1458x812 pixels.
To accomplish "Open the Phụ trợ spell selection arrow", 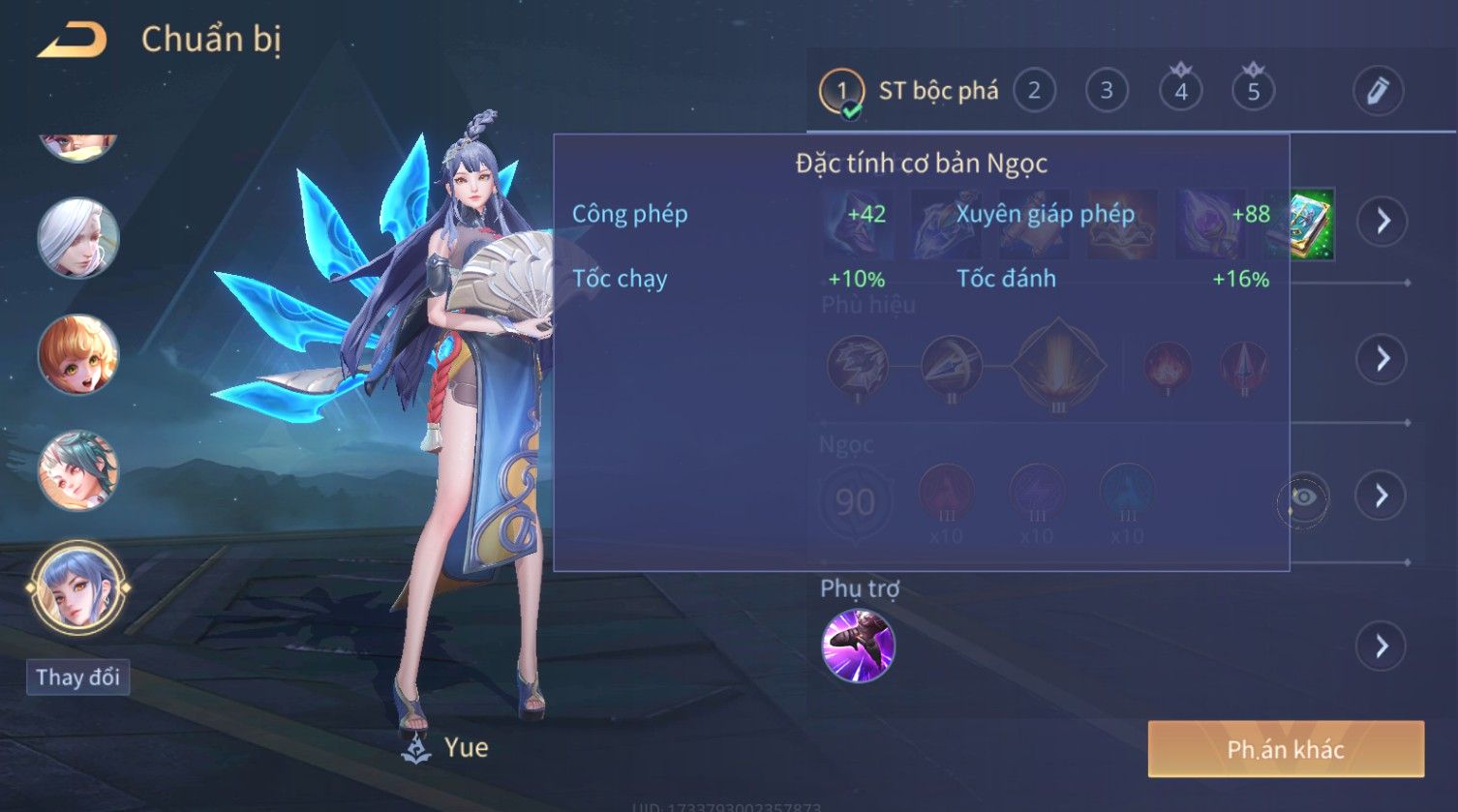I will click(1382, 646).
